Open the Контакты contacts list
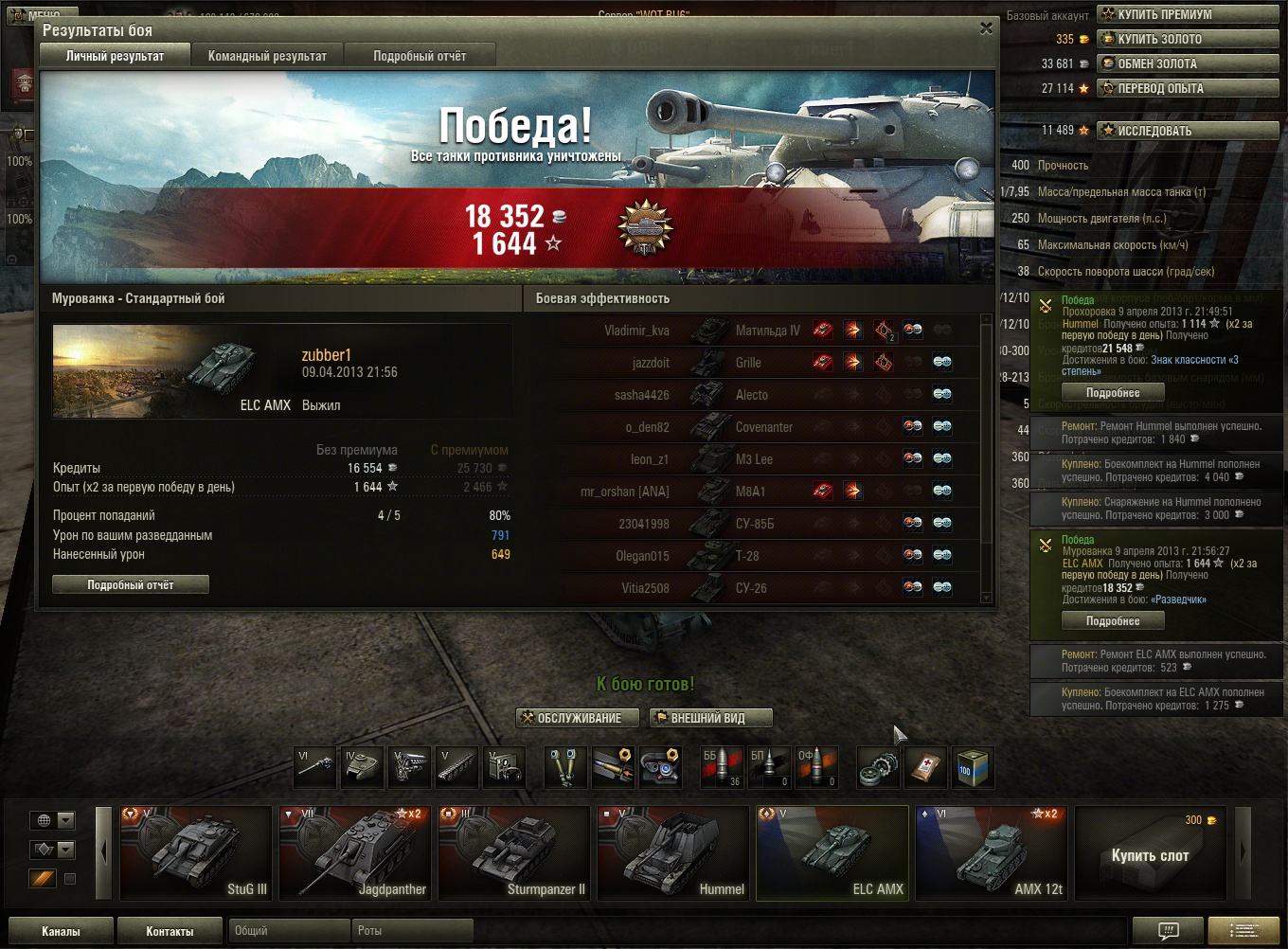 pyautogui.click(x=170, y=931)
